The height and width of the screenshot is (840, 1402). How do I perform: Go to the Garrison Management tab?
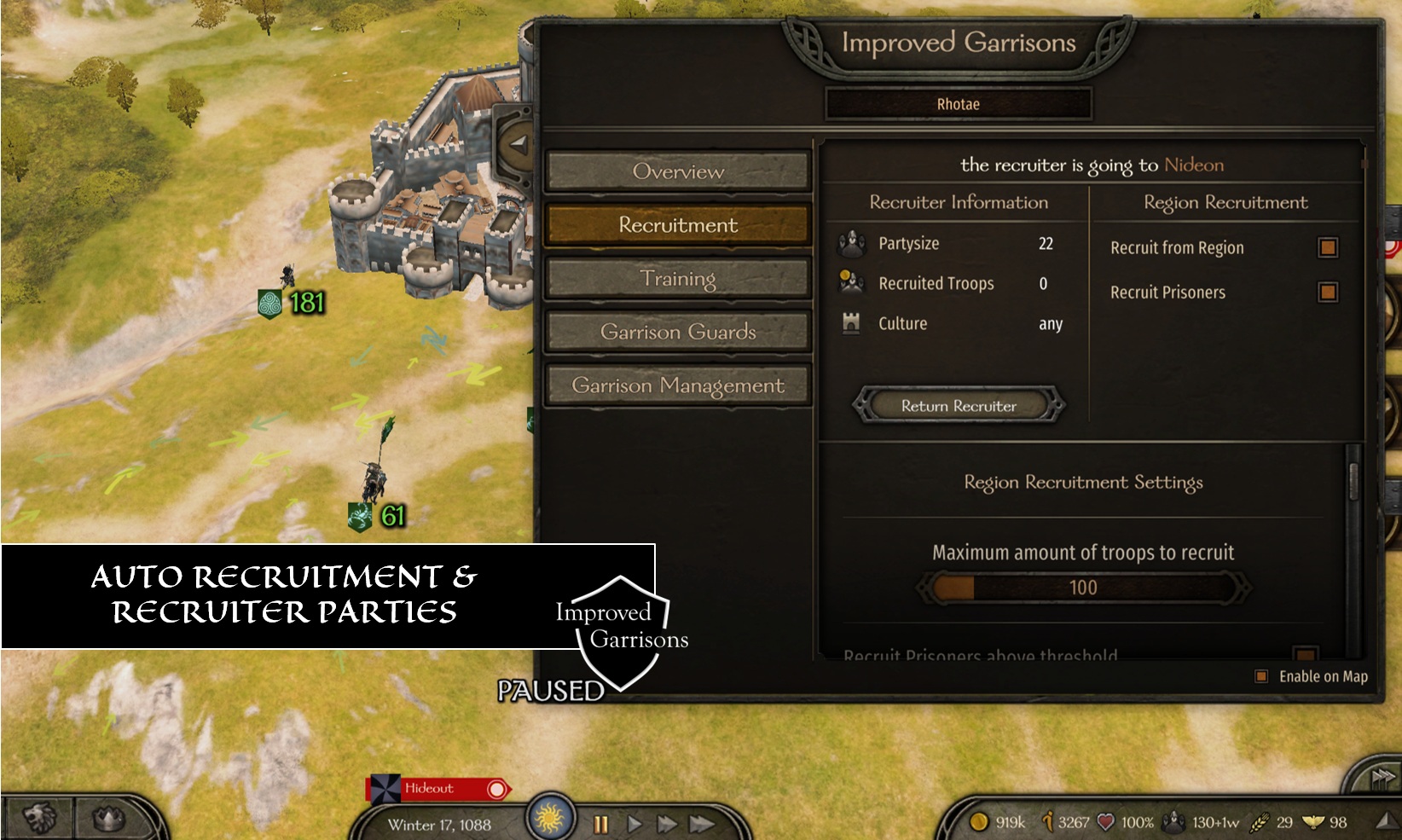pos(678,385)
